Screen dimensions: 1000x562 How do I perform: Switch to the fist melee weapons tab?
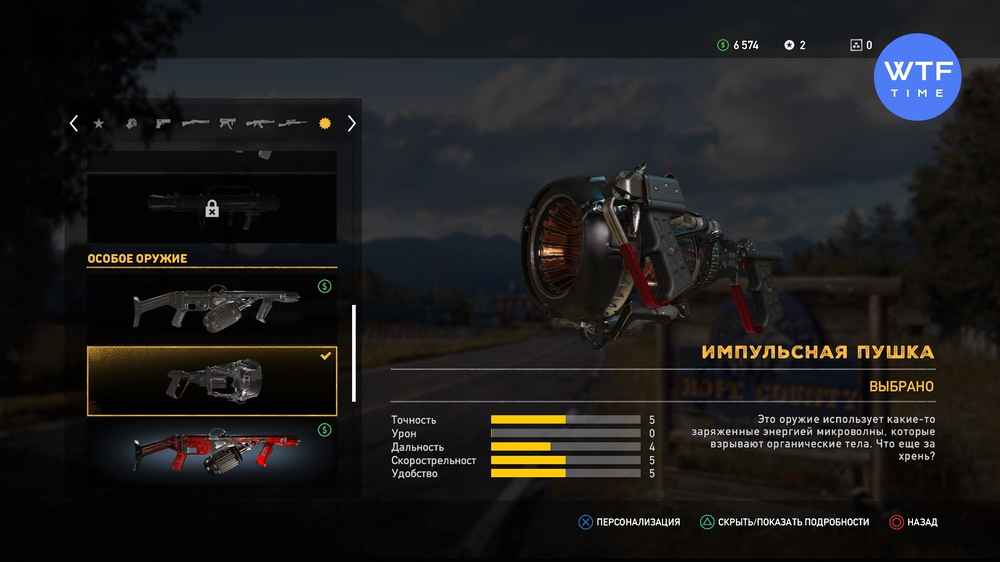(131, 124)
